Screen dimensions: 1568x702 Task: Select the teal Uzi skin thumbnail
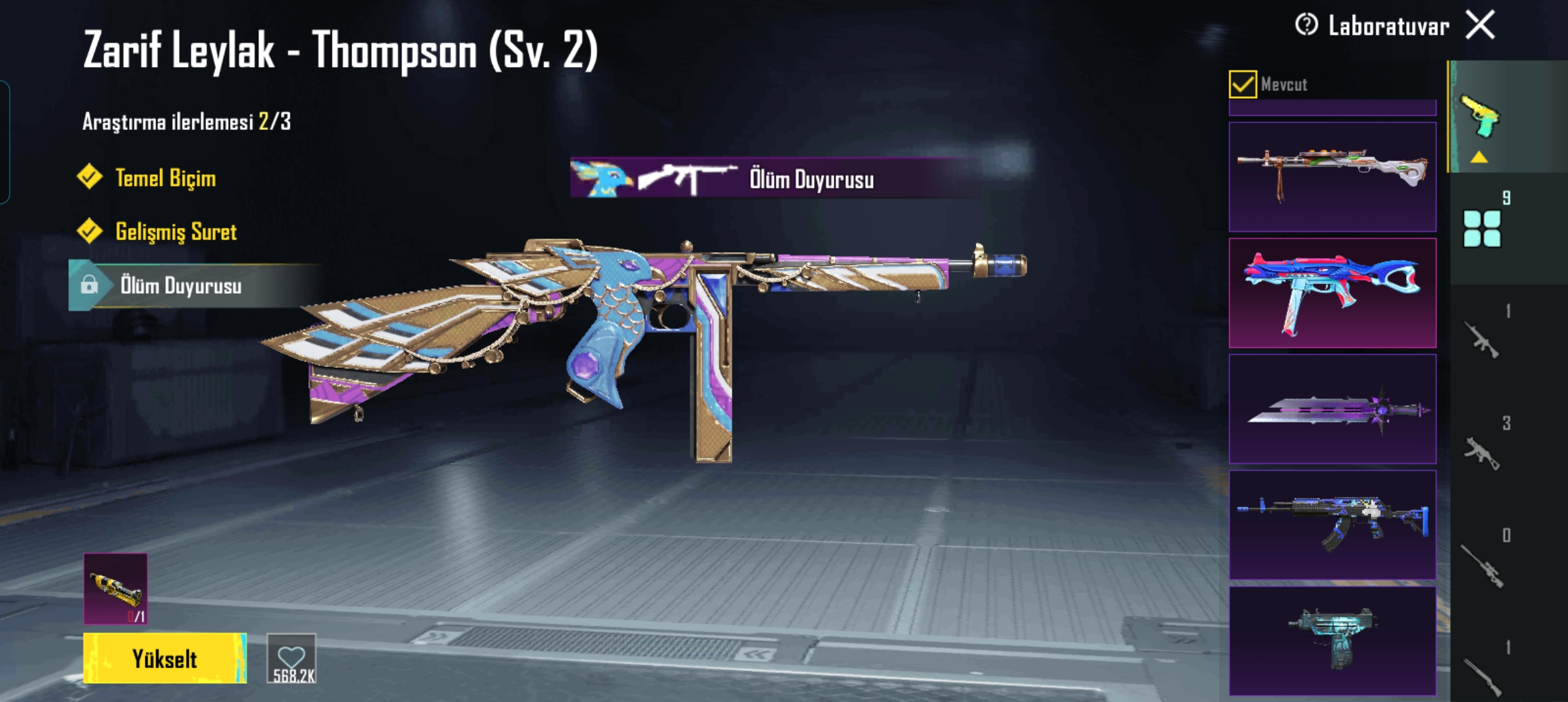1332,640
